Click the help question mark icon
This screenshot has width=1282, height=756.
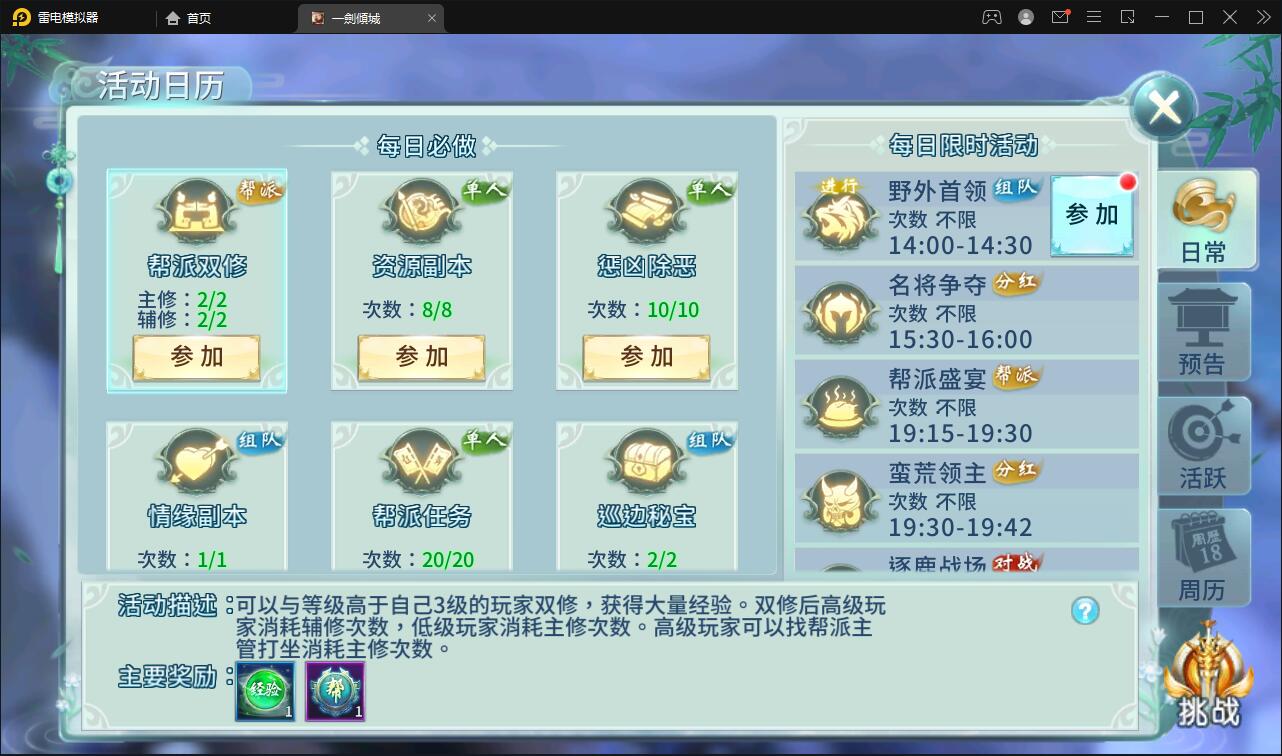1083,611
